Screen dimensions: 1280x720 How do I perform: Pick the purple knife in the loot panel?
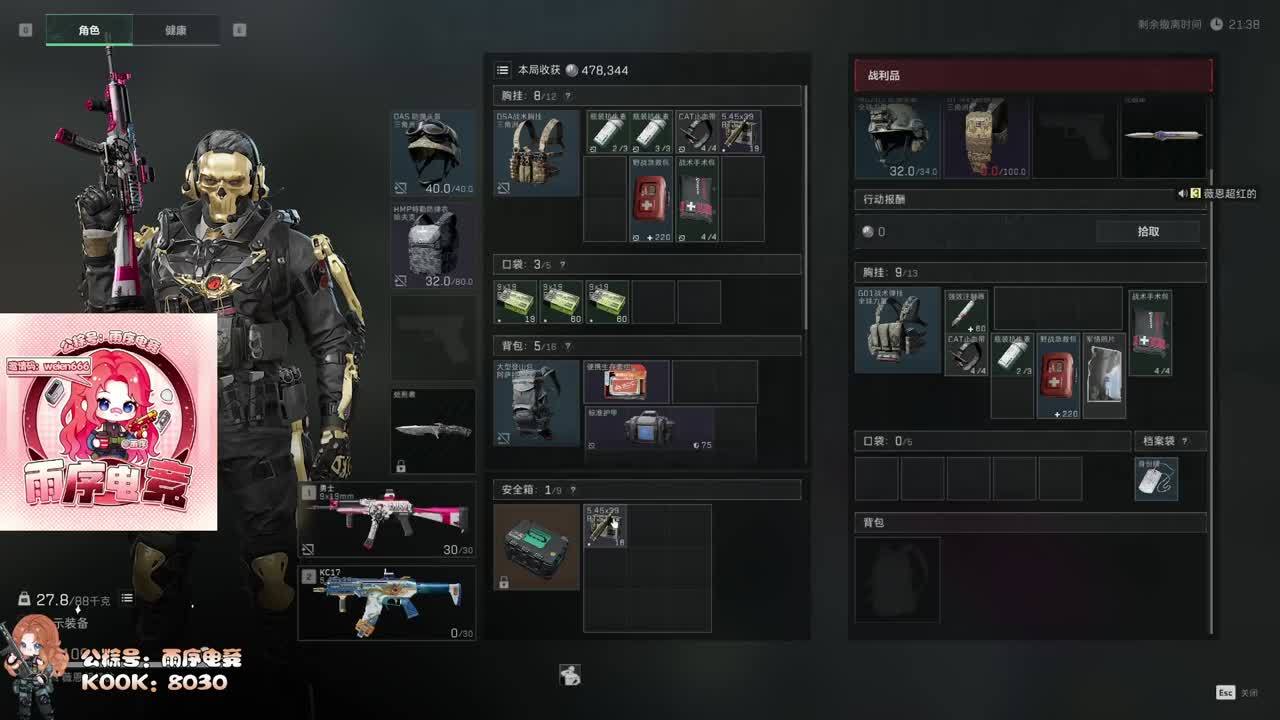click(x=1163, y=136)
